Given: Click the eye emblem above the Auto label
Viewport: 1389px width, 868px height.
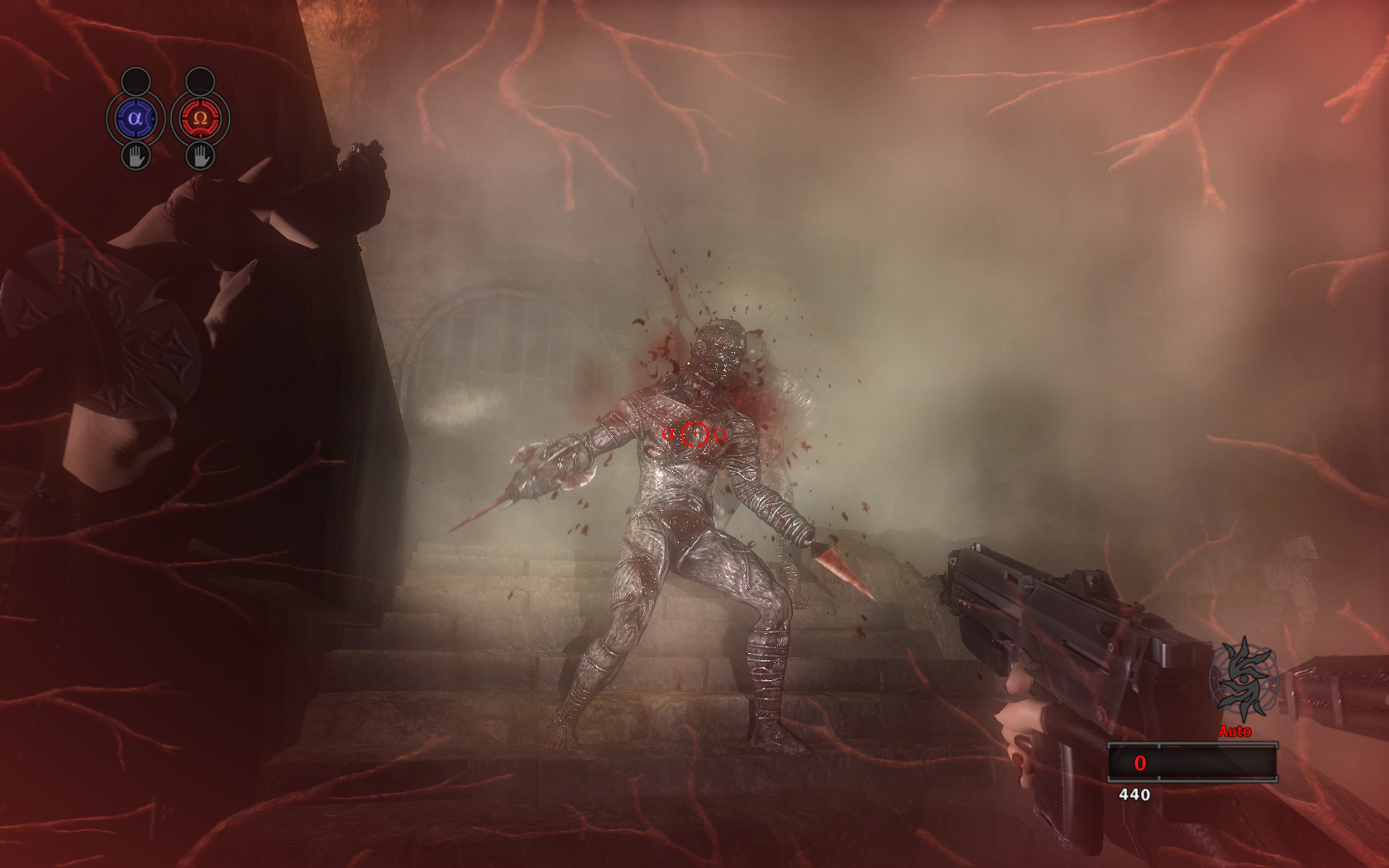Looking at the screenshot, I should pos(1243,680).
